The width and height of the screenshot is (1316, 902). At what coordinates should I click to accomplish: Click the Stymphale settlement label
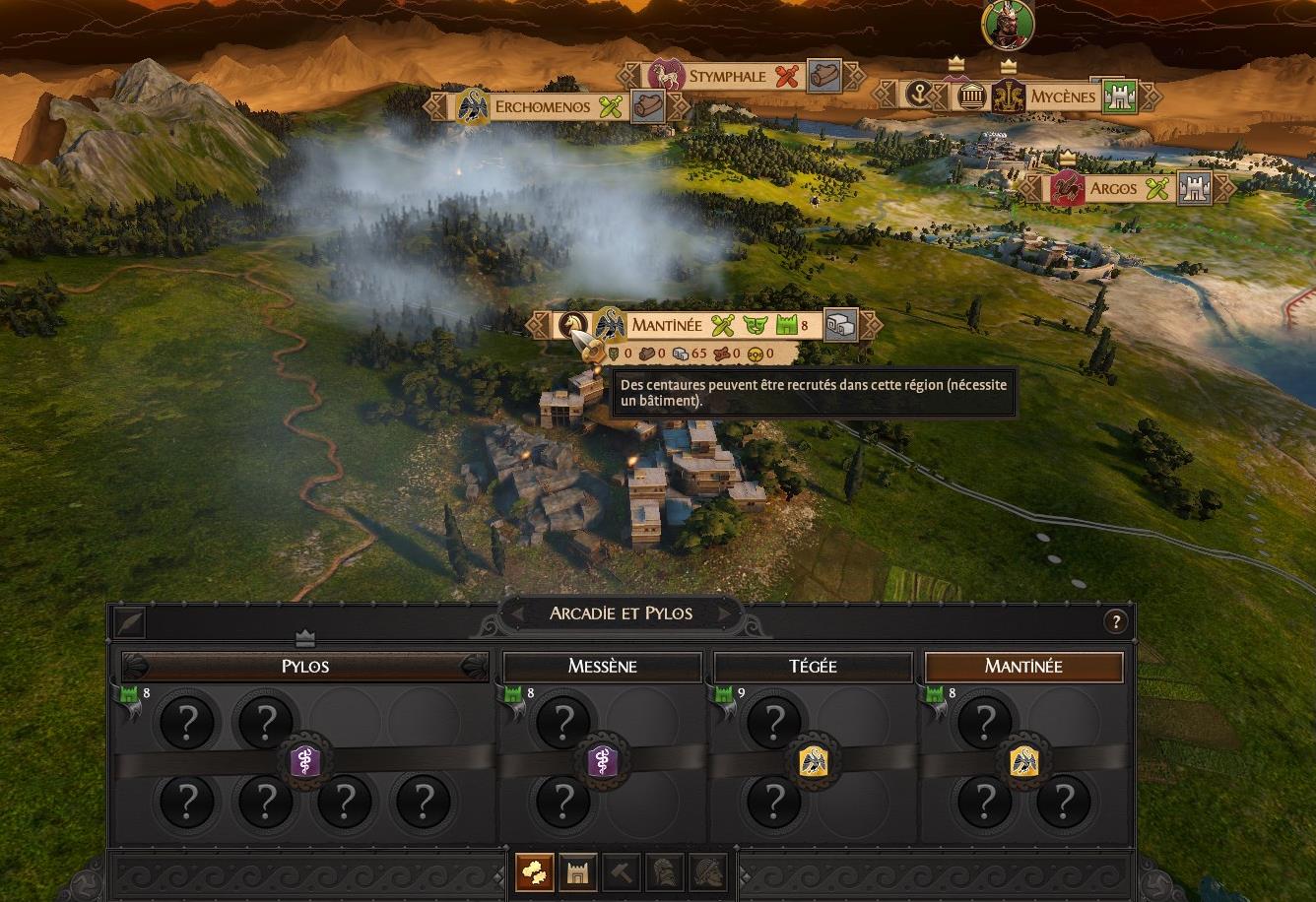pos(727,76)
